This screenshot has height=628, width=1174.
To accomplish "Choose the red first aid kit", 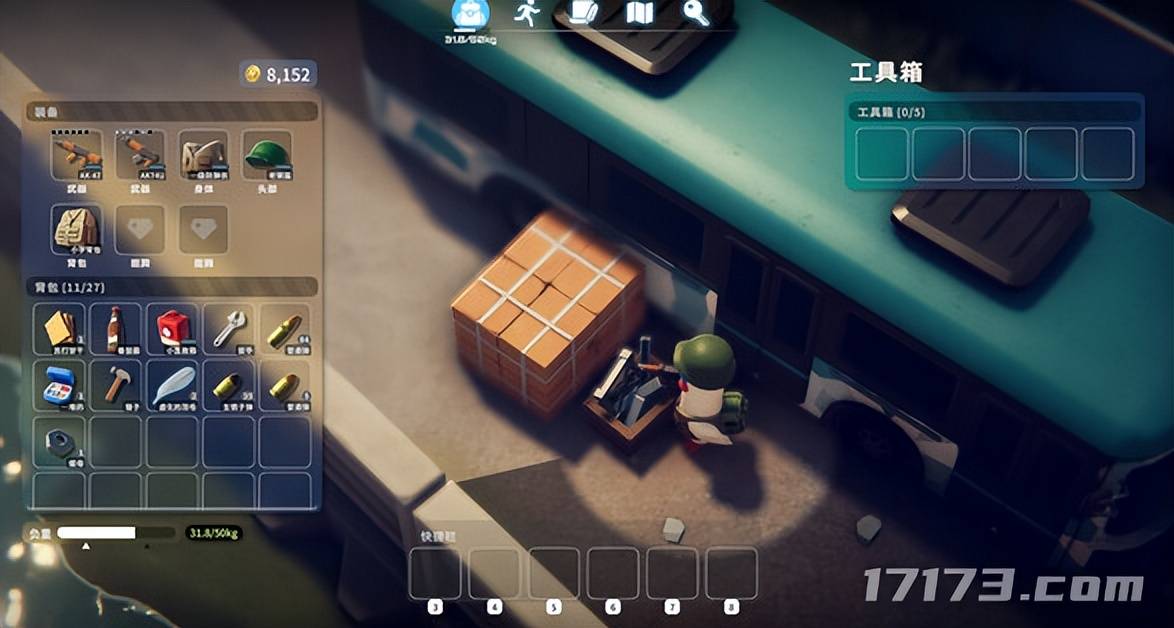I will [173, 329].
